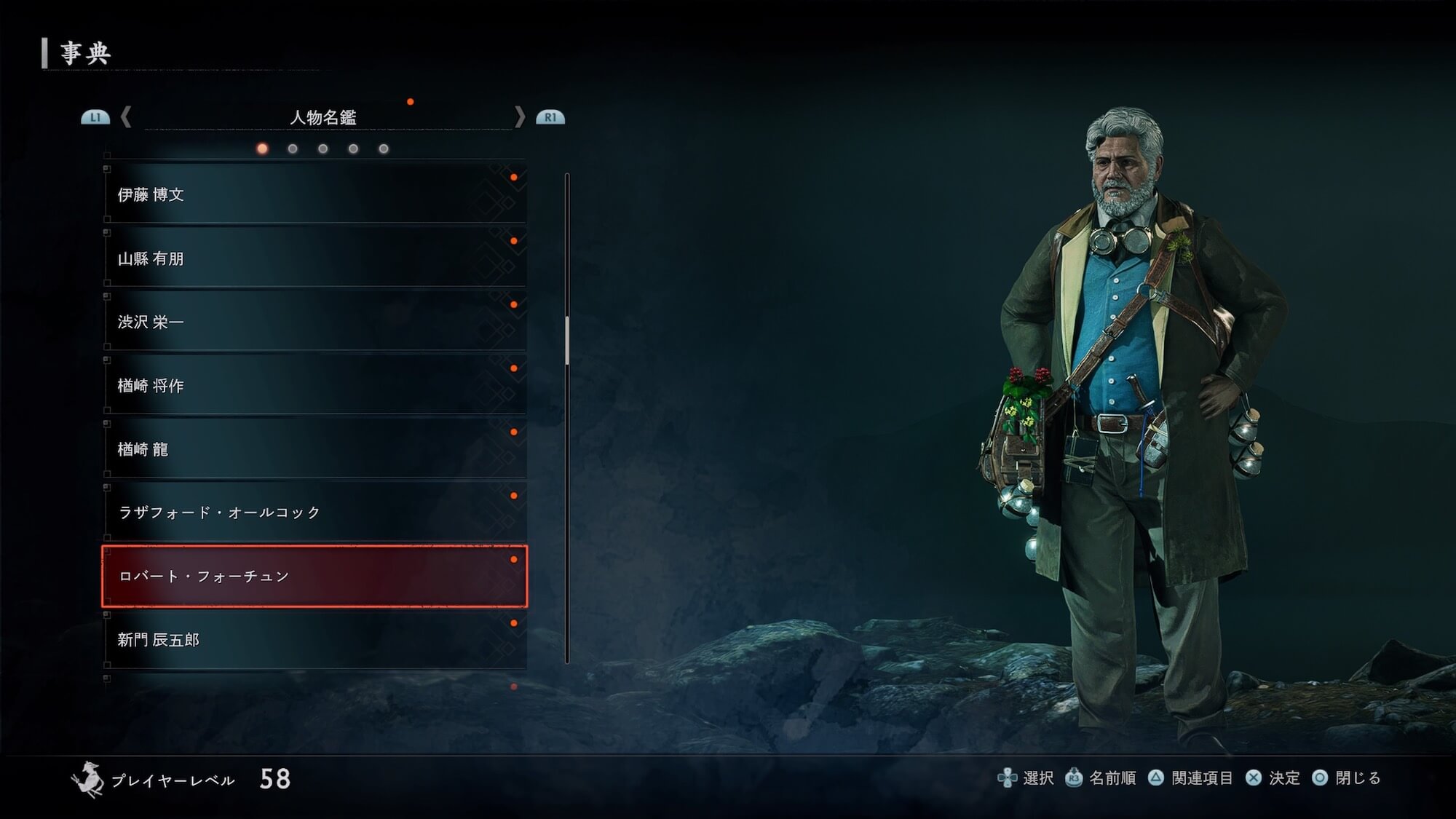
Task: Select the 伊藤 博文 entry
Action: (x=314, y=194)
